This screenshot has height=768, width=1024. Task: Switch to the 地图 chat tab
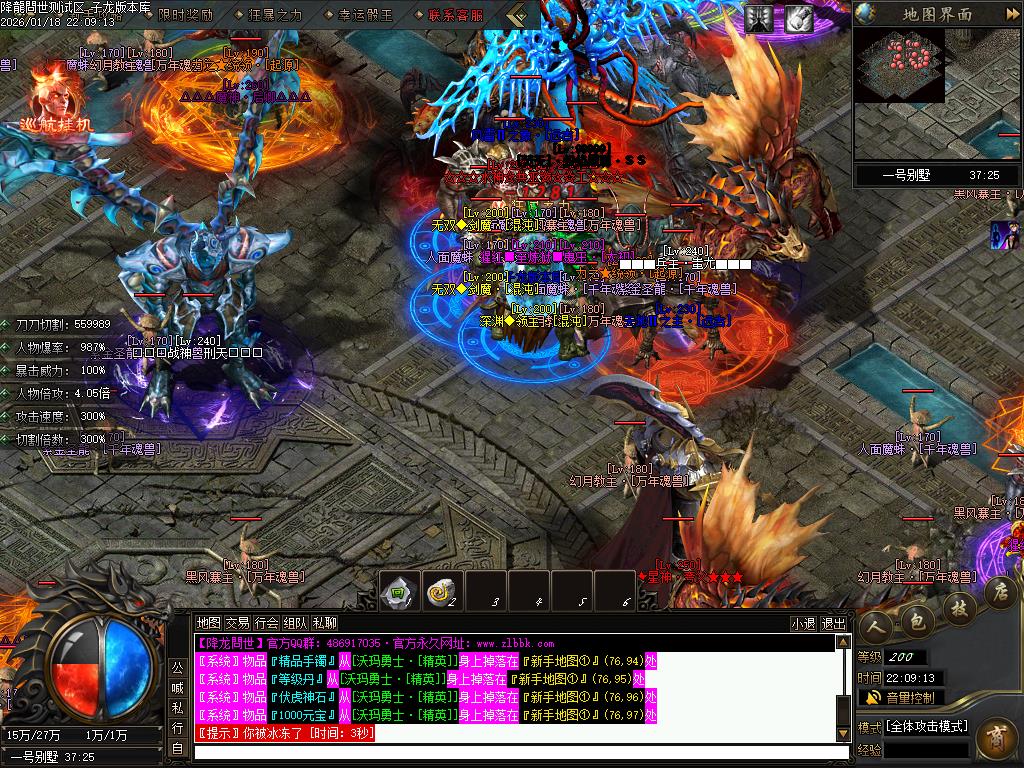(208, 623)
